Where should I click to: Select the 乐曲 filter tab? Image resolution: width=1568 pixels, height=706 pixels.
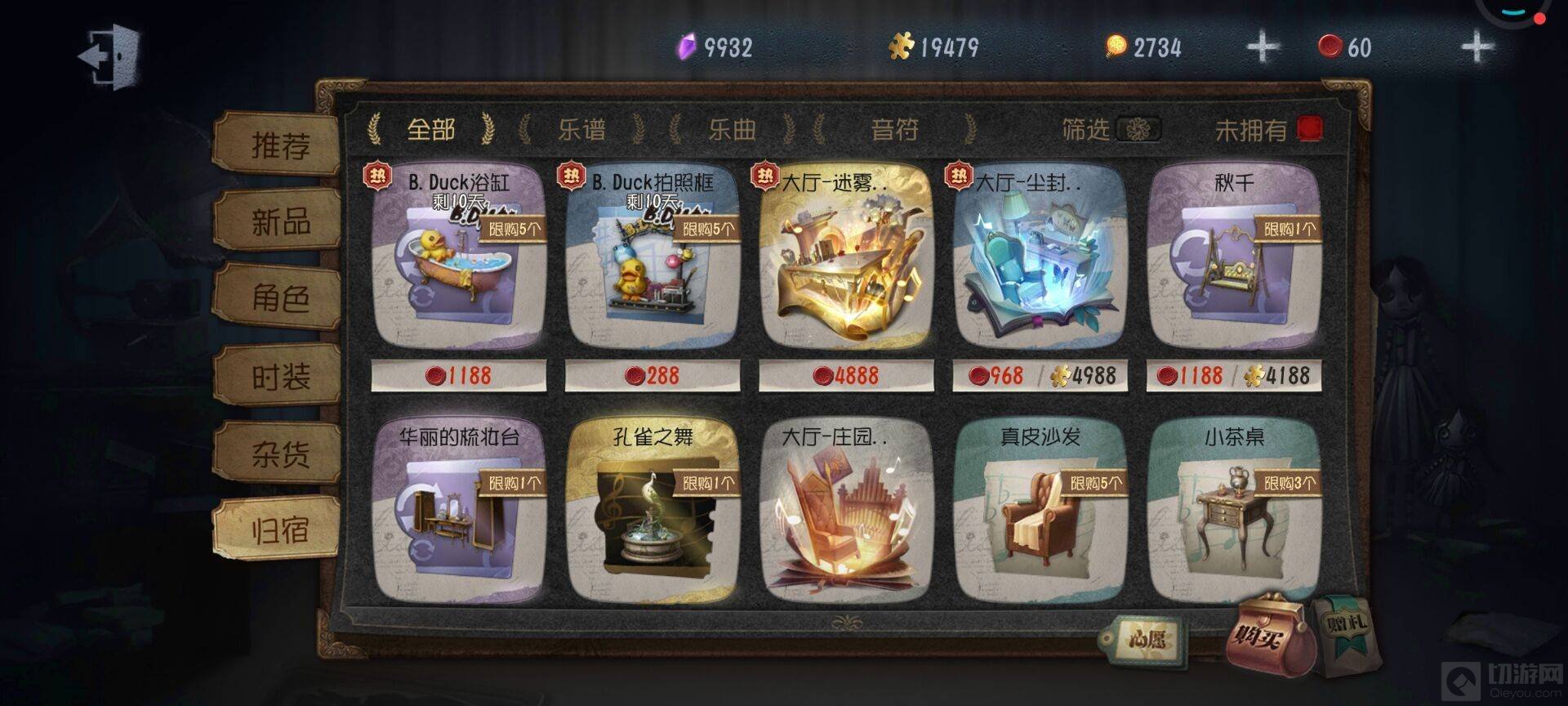(732, 129)
